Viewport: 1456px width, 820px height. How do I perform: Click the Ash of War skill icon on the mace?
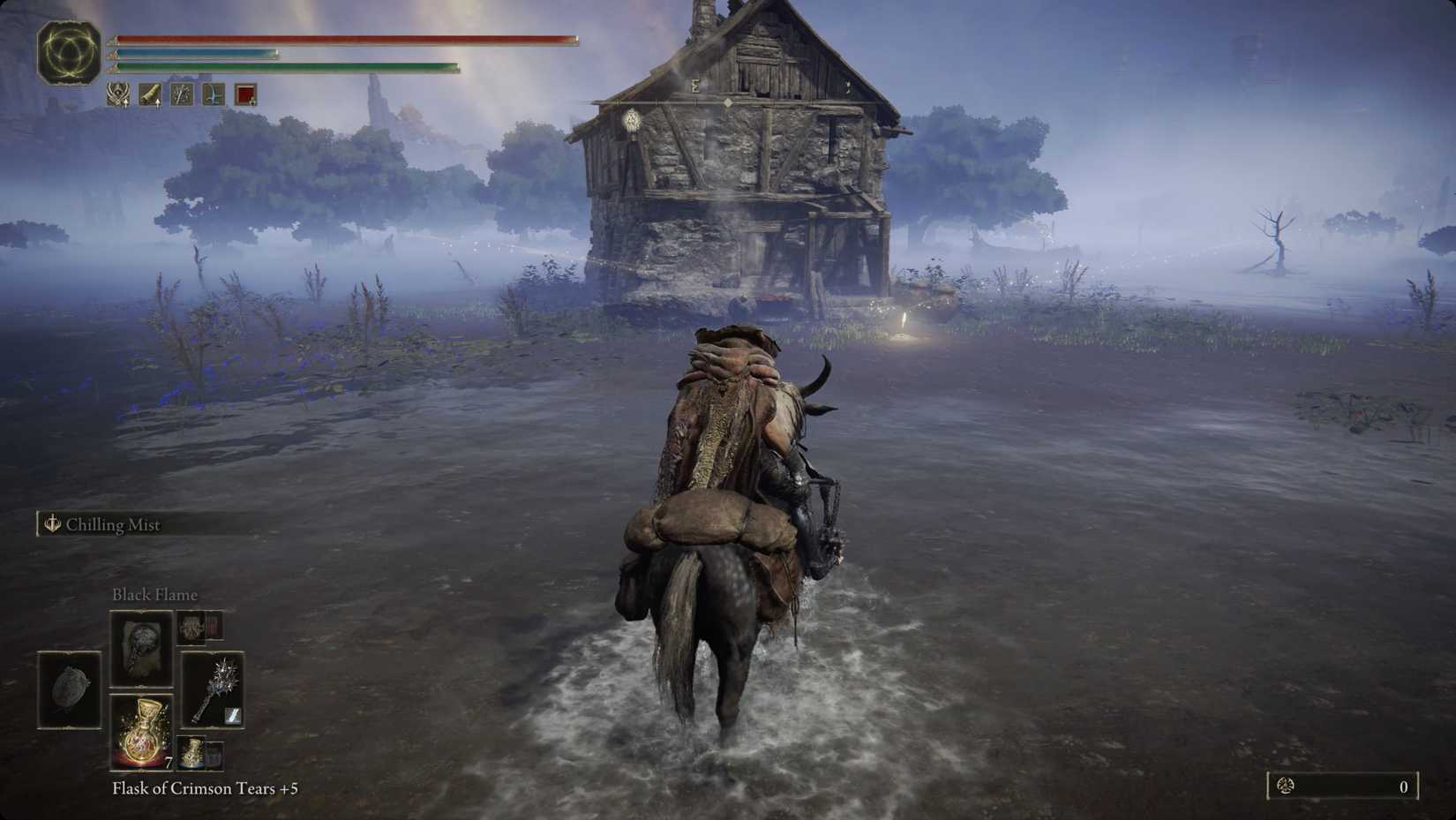[233, 713]
